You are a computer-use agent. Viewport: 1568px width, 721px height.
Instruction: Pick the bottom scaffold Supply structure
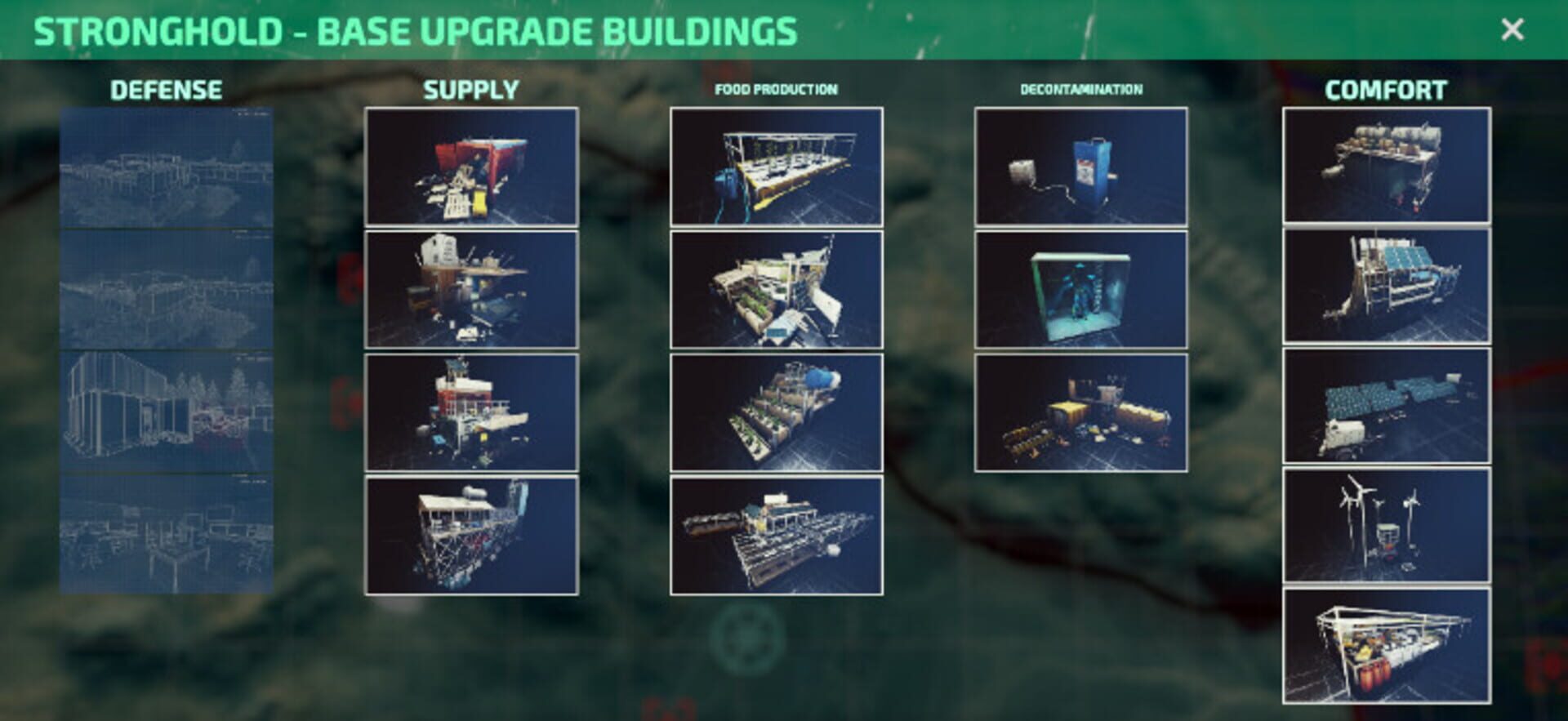pyautogui.click(x=472, y=532)
